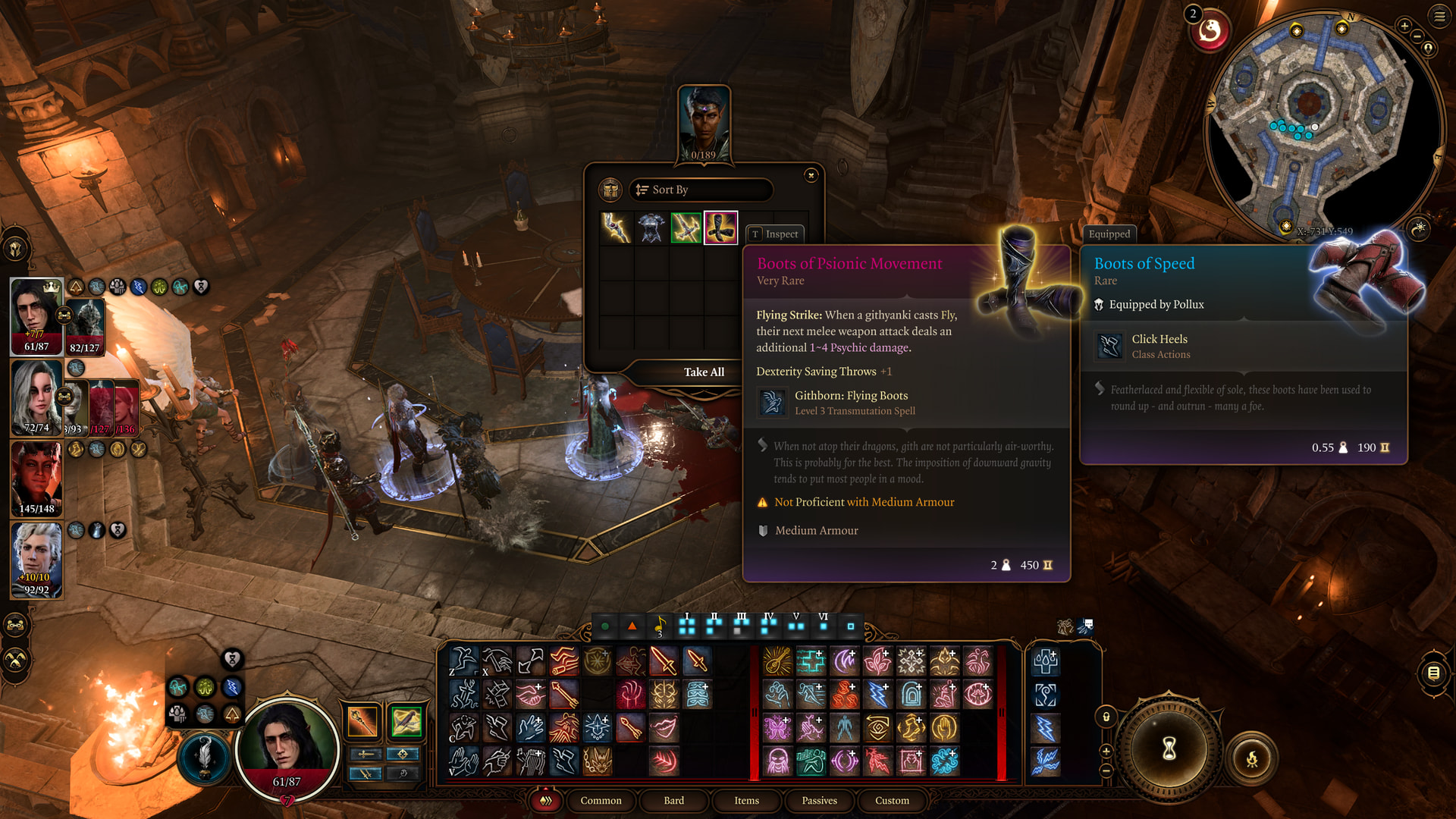Screen dimensions: 1456x819
Task: Show the Passives hotbar tab
Action: click(x=819, y=801)
